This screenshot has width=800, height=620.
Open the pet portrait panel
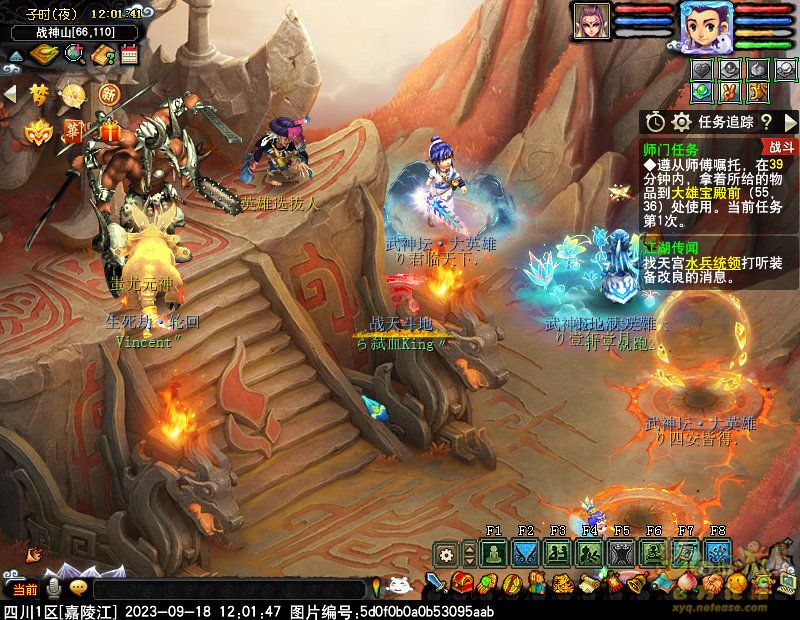click(591, 21)
